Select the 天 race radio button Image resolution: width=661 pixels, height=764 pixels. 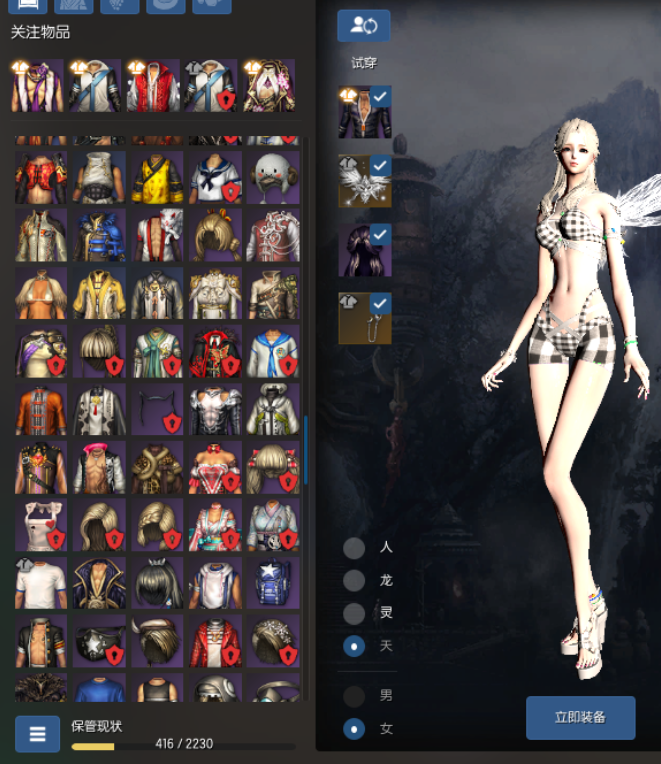tap(354, 646)
